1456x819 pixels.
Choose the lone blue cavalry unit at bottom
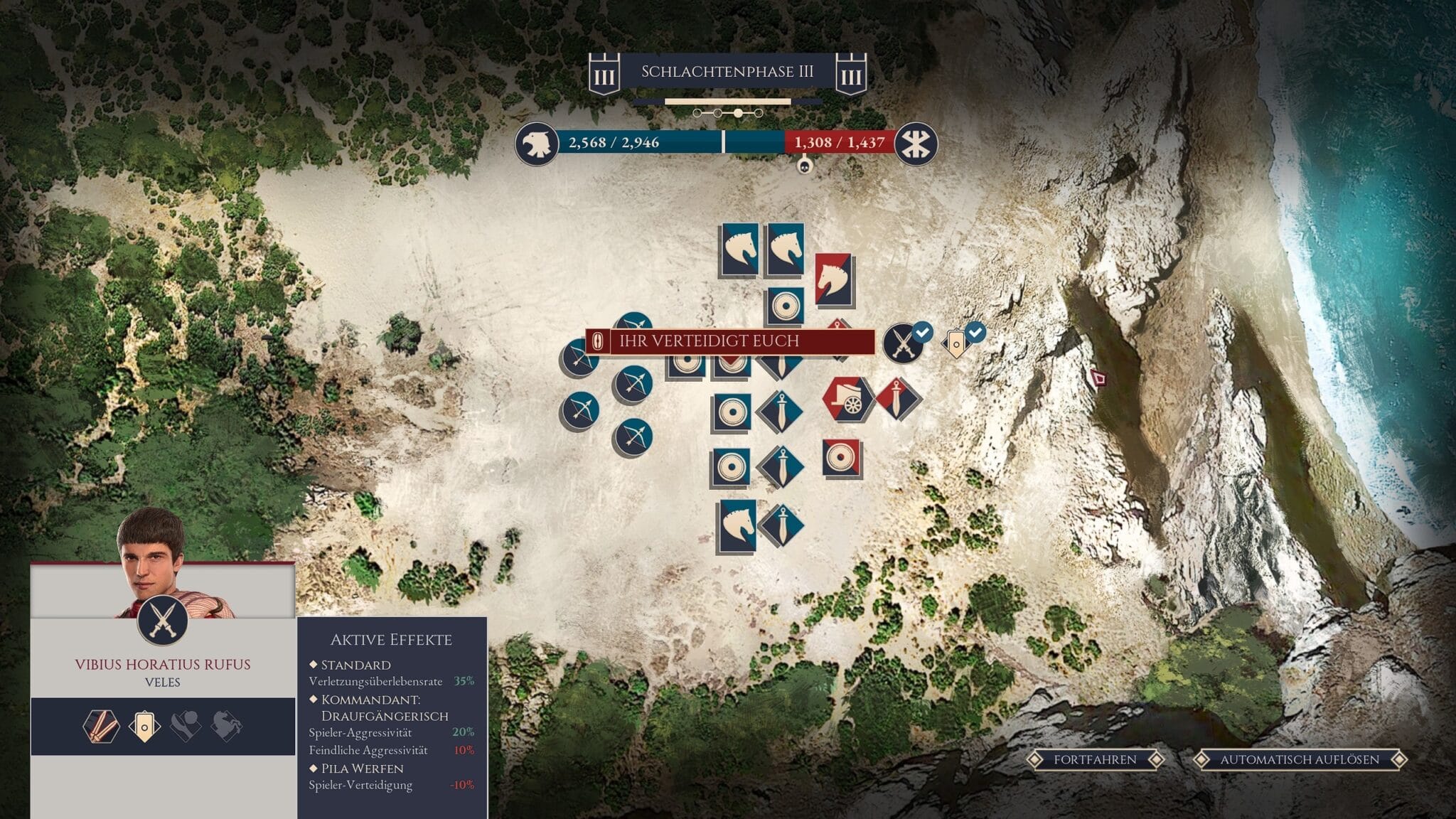click(x=737, y=526)
